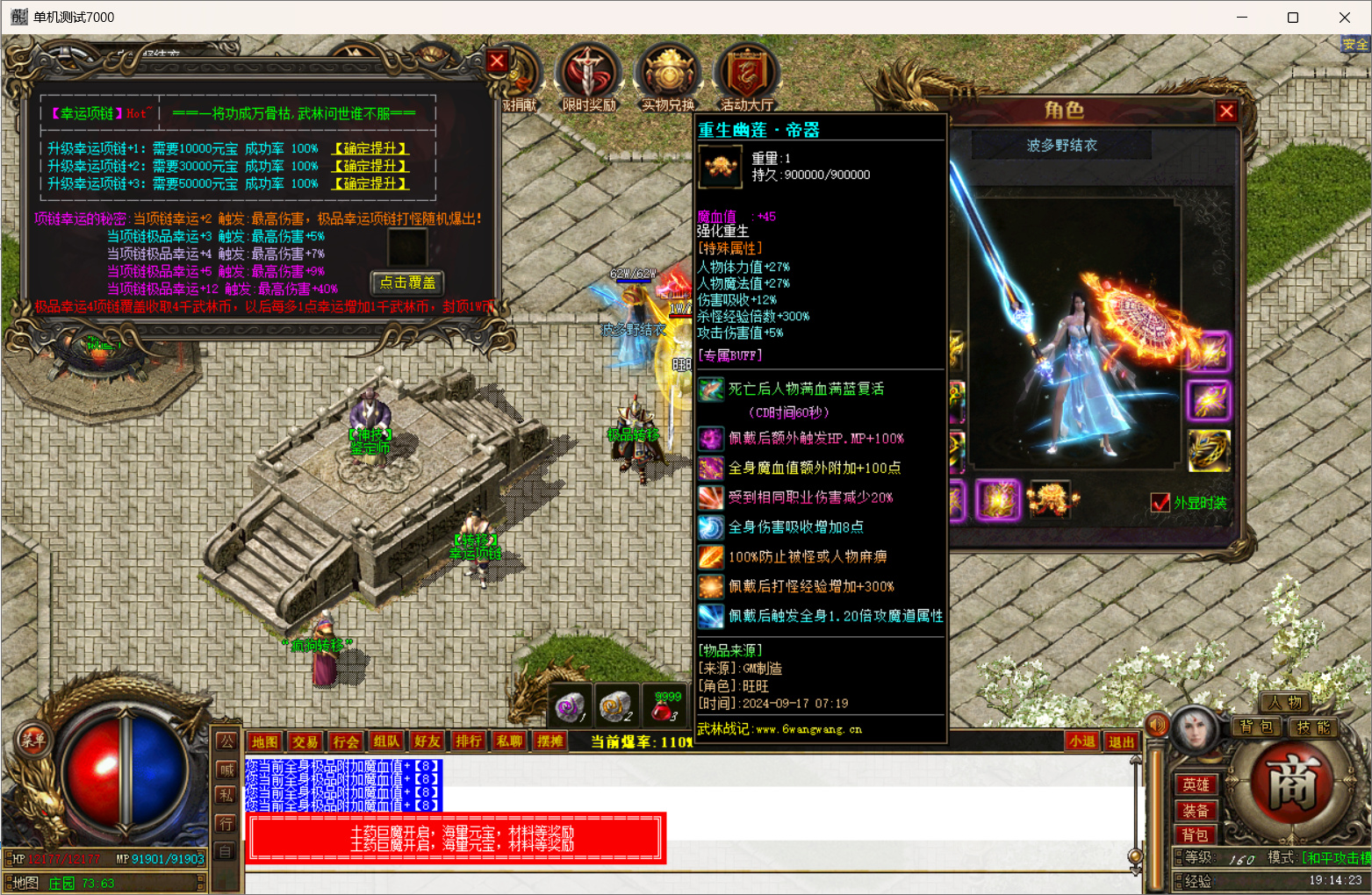Click the 点击覆盖 overwrite button
This screenshot has width=1372, height=895.
pos(407,283)
